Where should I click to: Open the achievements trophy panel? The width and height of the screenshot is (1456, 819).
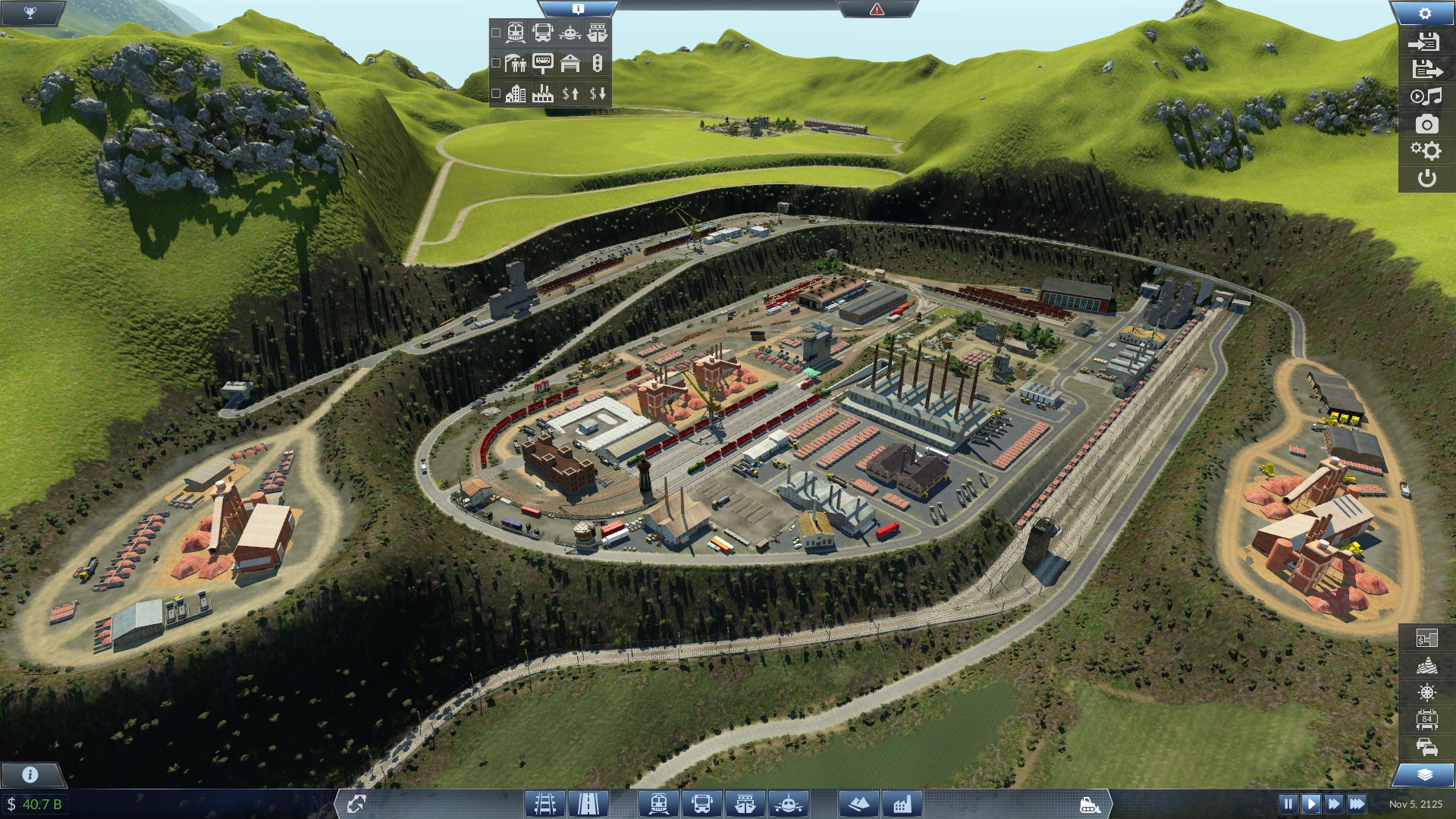(30, 11)
